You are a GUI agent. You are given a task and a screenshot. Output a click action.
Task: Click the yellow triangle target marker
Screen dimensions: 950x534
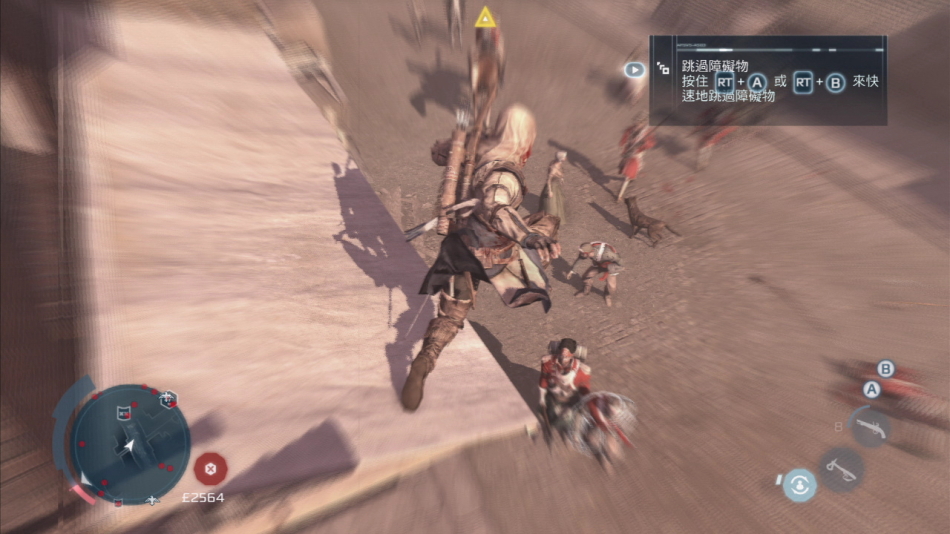(485, 16)
